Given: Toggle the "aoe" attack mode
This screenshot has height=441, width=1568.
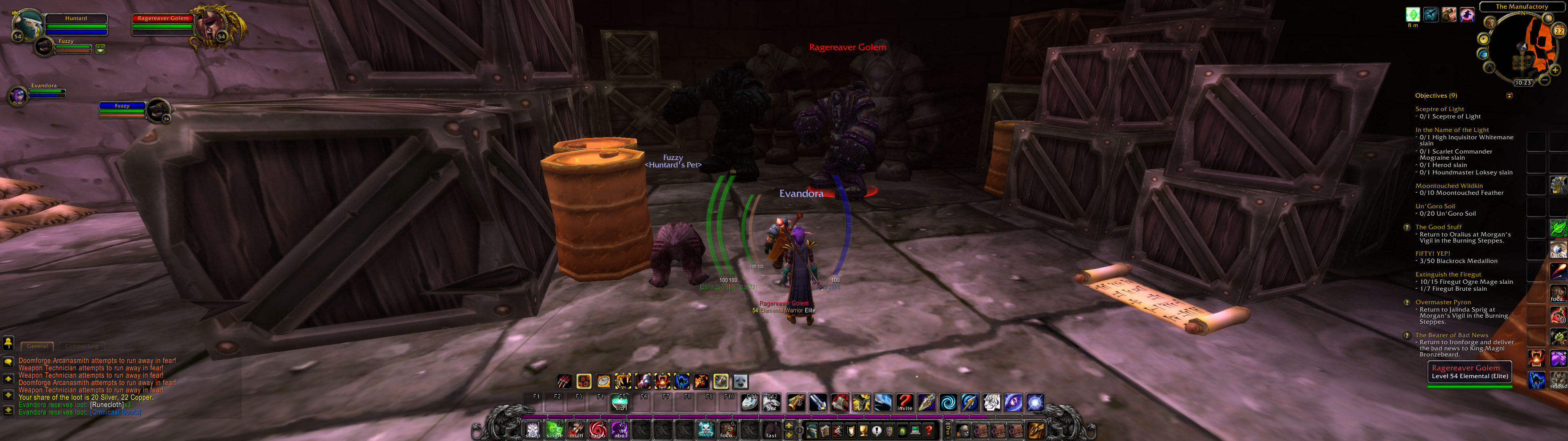Looking at the screenshot, I should pos(620,431).
